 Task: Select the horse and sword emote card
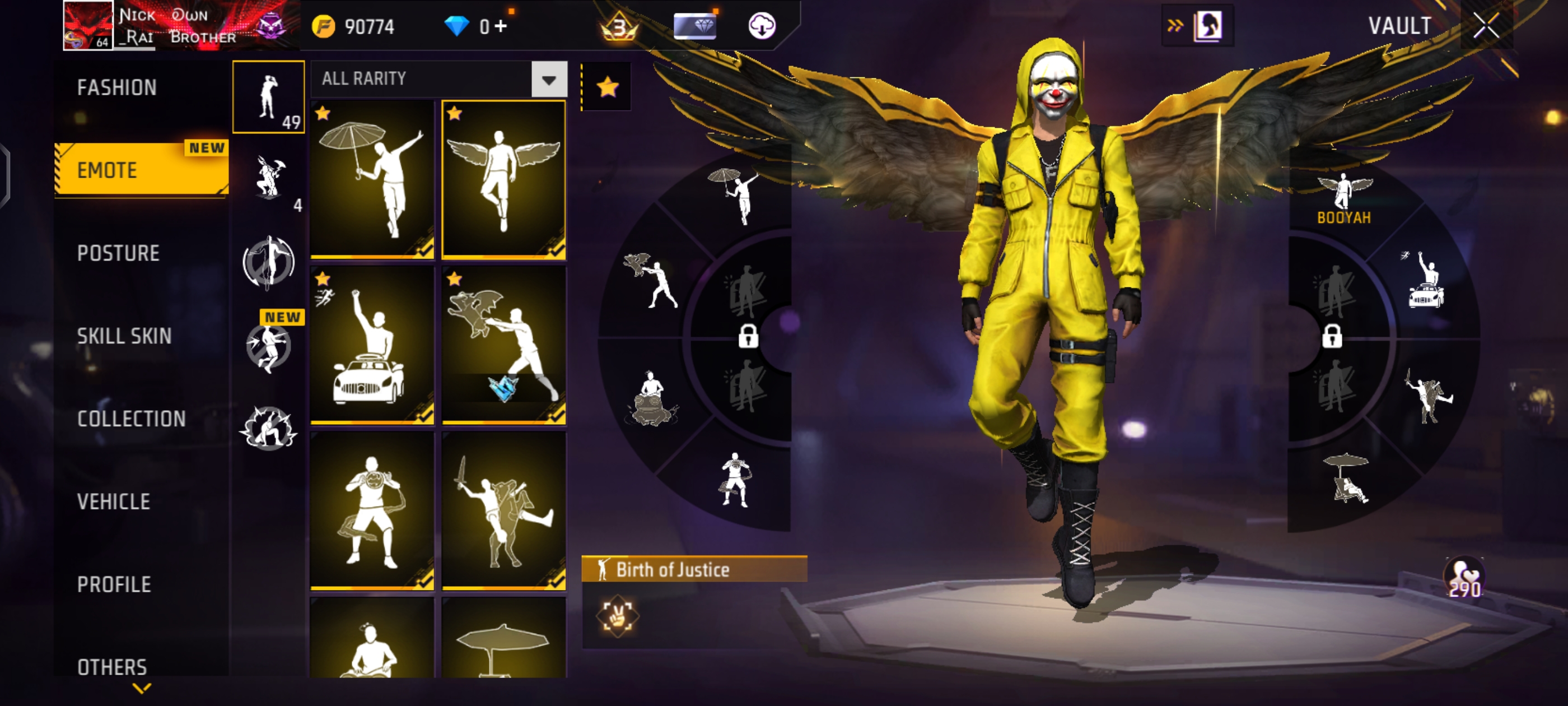click(503, 511)
